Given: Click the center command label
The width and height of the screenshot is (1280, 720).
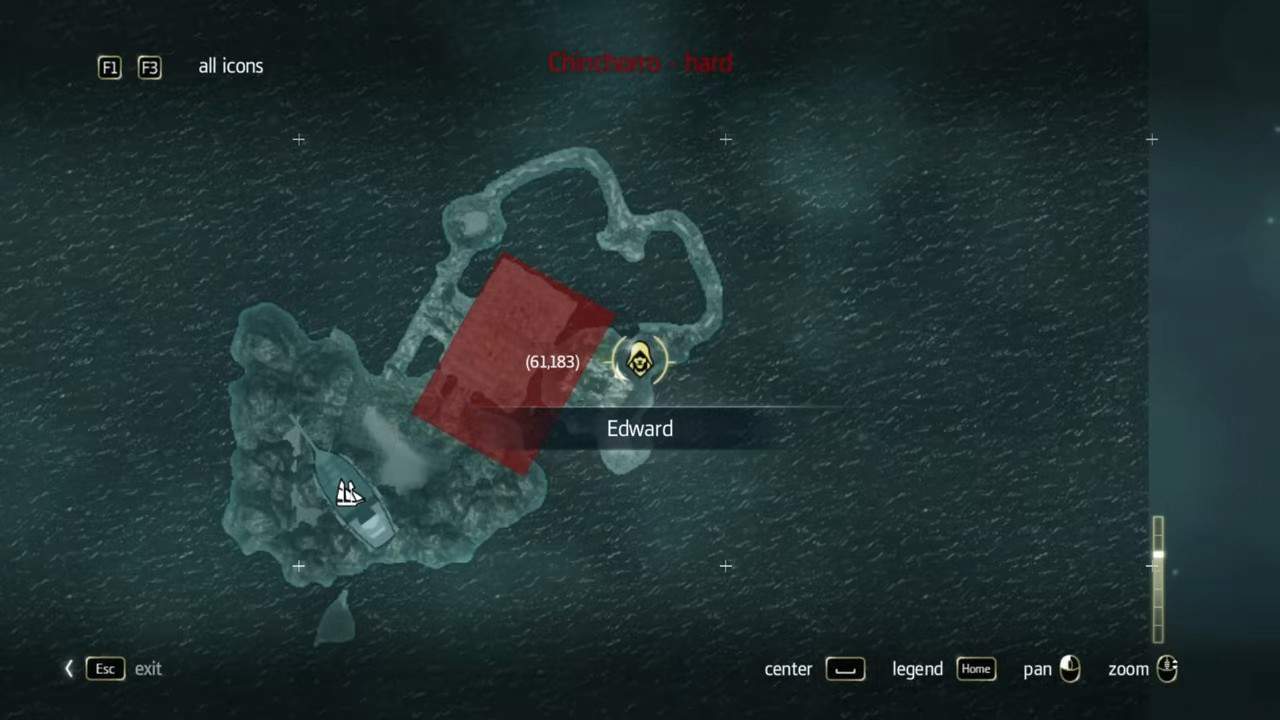Looking at the screenshot, I should tap(788, 669).
